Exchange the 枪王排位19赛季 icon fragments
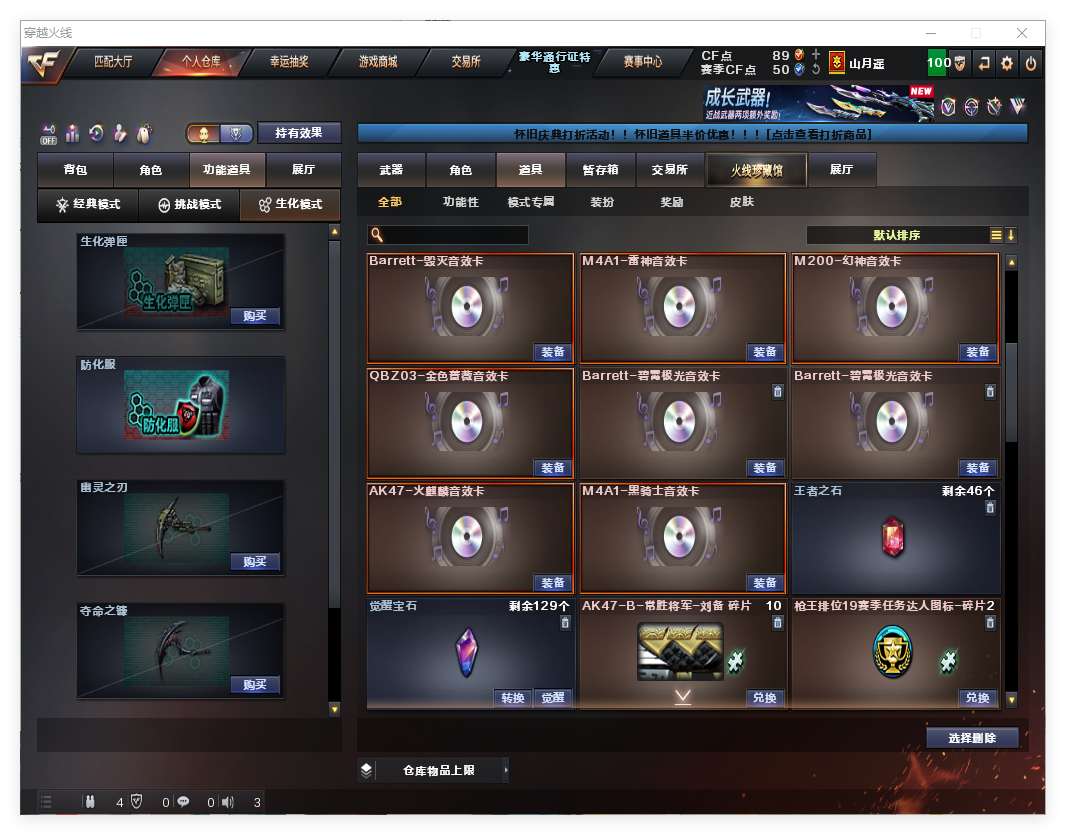 pos(977,698)
